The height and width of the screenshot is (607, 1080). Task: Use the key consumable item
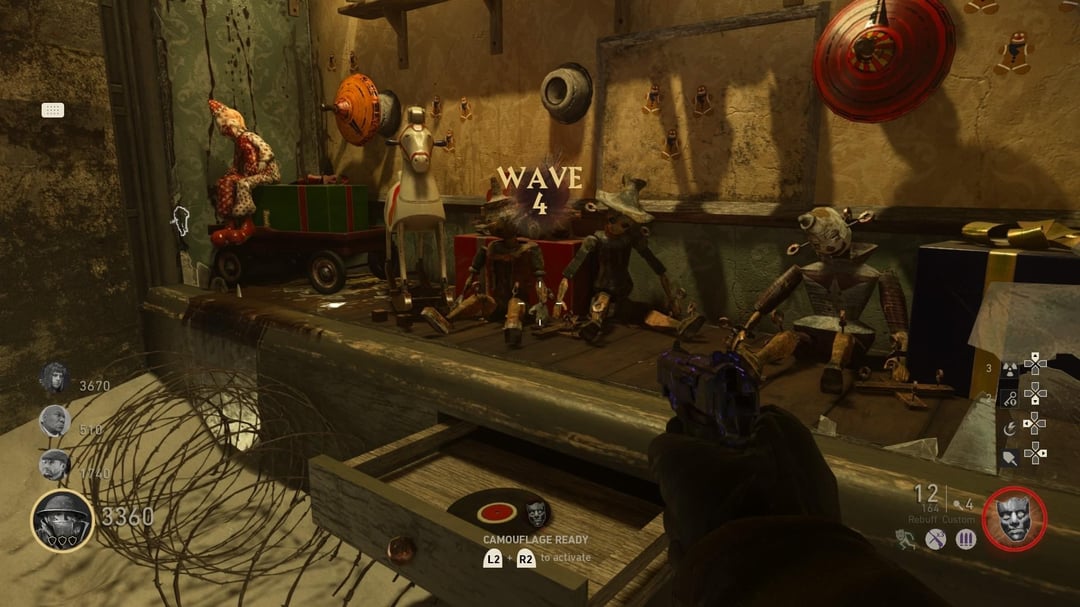click(x=1008, y=397)
